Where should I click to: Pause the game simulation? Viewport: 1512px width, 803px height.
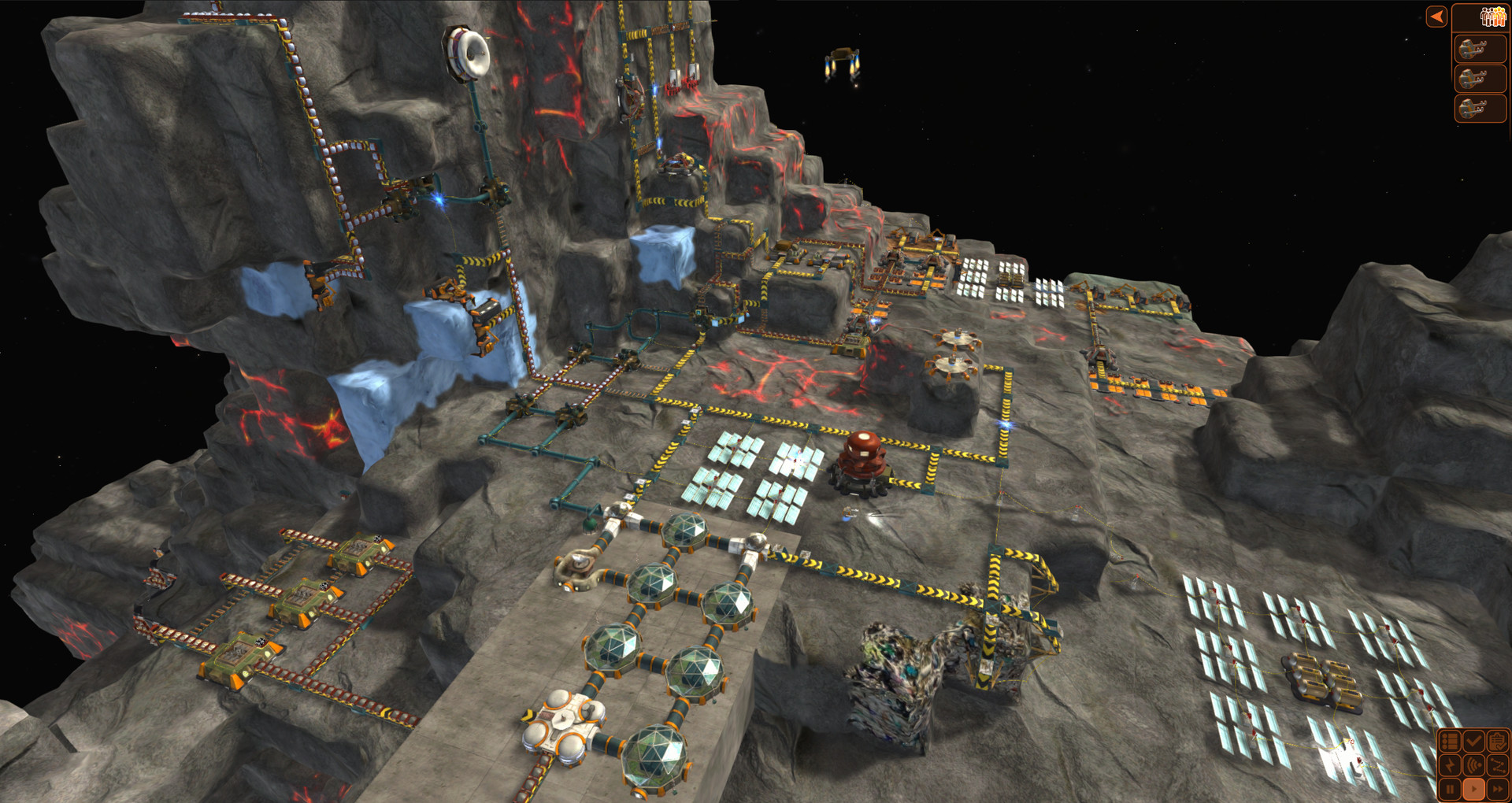pos(1450,789)
